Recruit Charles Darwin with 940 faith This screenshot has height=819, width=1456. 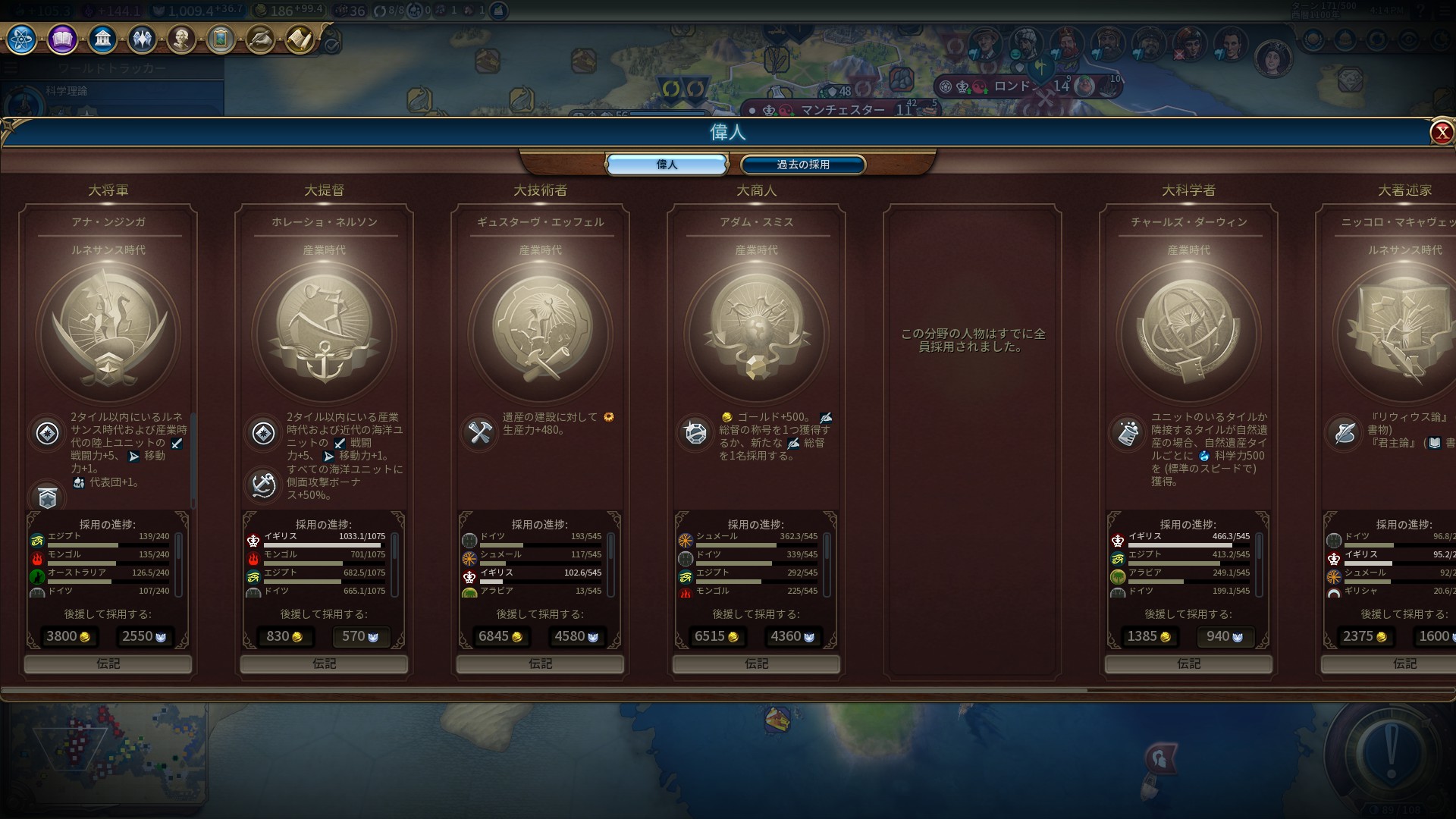click(x=1225, y=637)
